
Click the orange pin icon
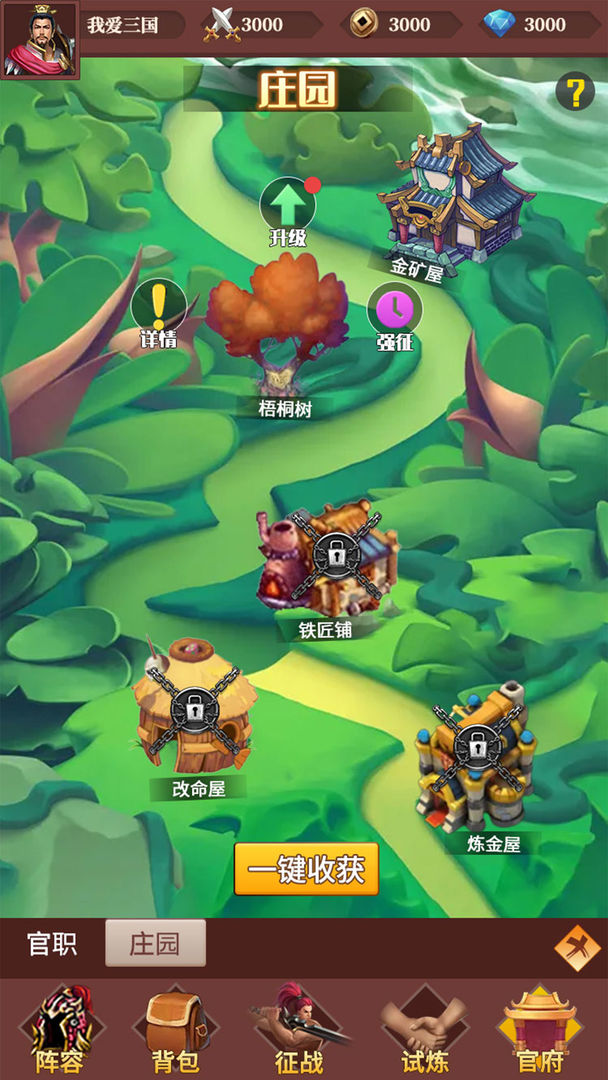click(576, 947)
